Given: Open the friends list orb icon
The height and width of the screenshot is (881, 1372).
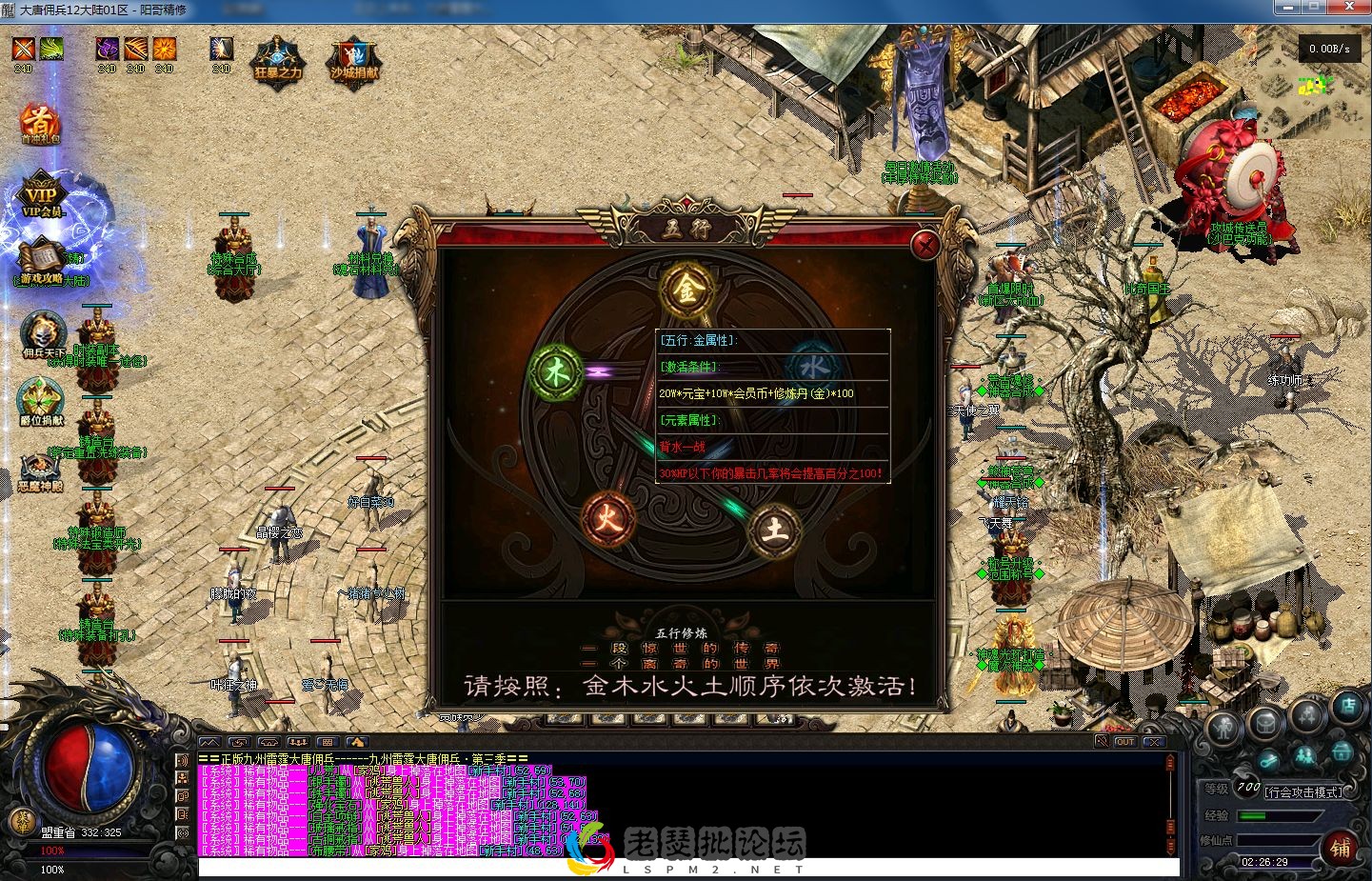Looking at the screenshot, I should [x=1305, y=757].
